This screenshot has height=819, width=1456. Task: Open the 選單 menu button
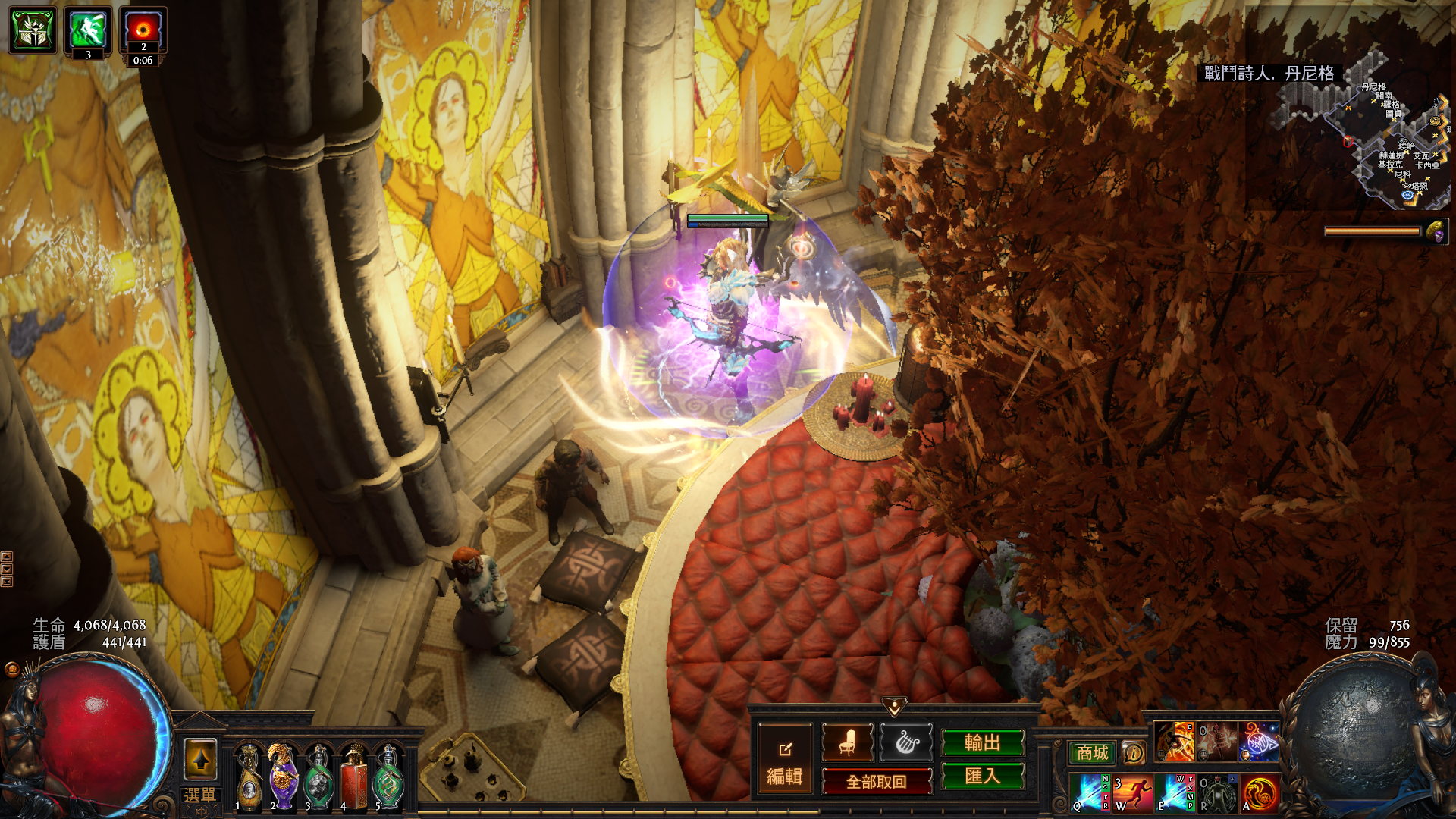(x=200, y=796)
